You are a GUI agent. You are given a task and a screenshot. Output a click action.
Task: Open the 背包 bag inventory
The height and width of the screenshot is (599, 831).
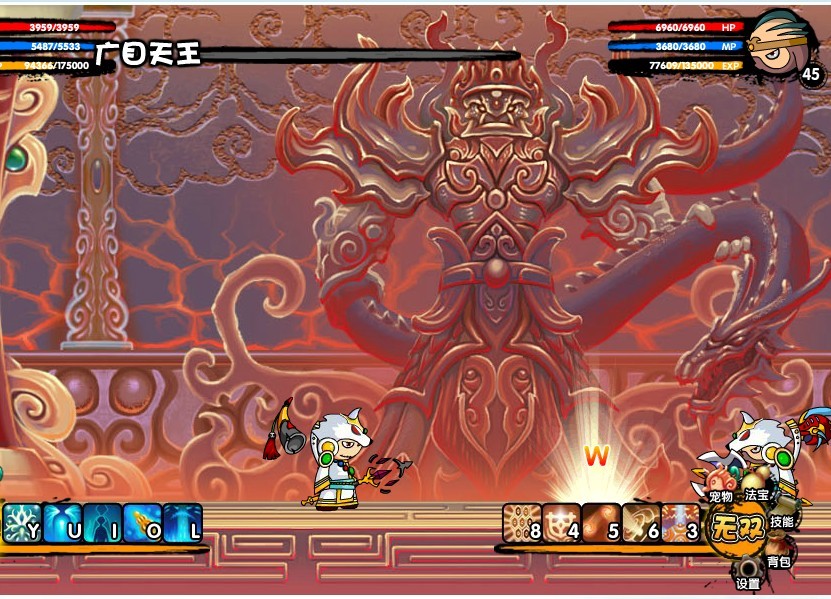(778, 561)
